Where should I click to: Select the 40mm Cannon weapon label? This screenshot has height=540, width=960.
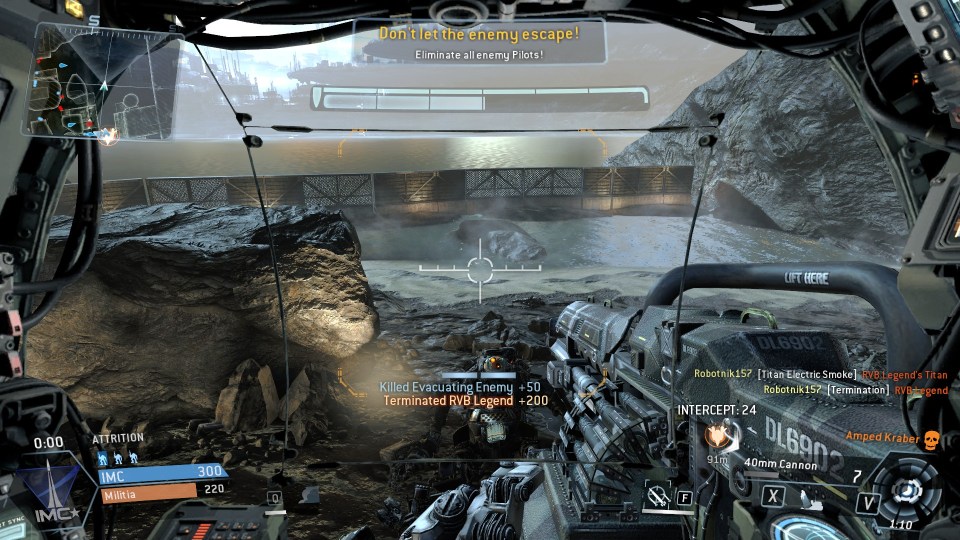(782, 465)
